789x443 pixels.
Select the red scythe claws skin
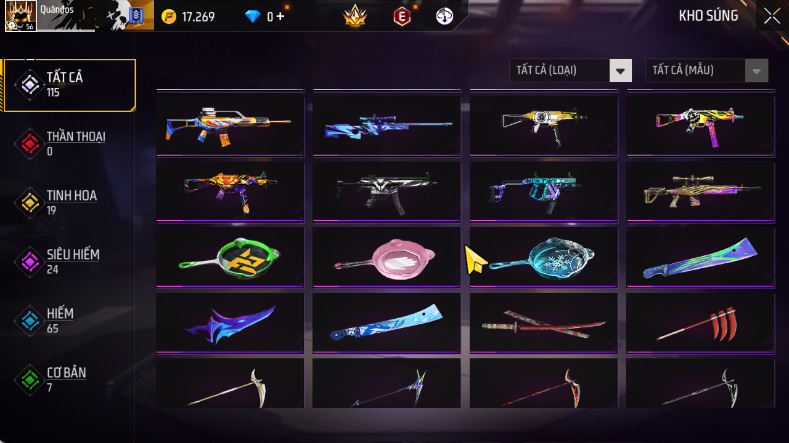coord(701,323)
